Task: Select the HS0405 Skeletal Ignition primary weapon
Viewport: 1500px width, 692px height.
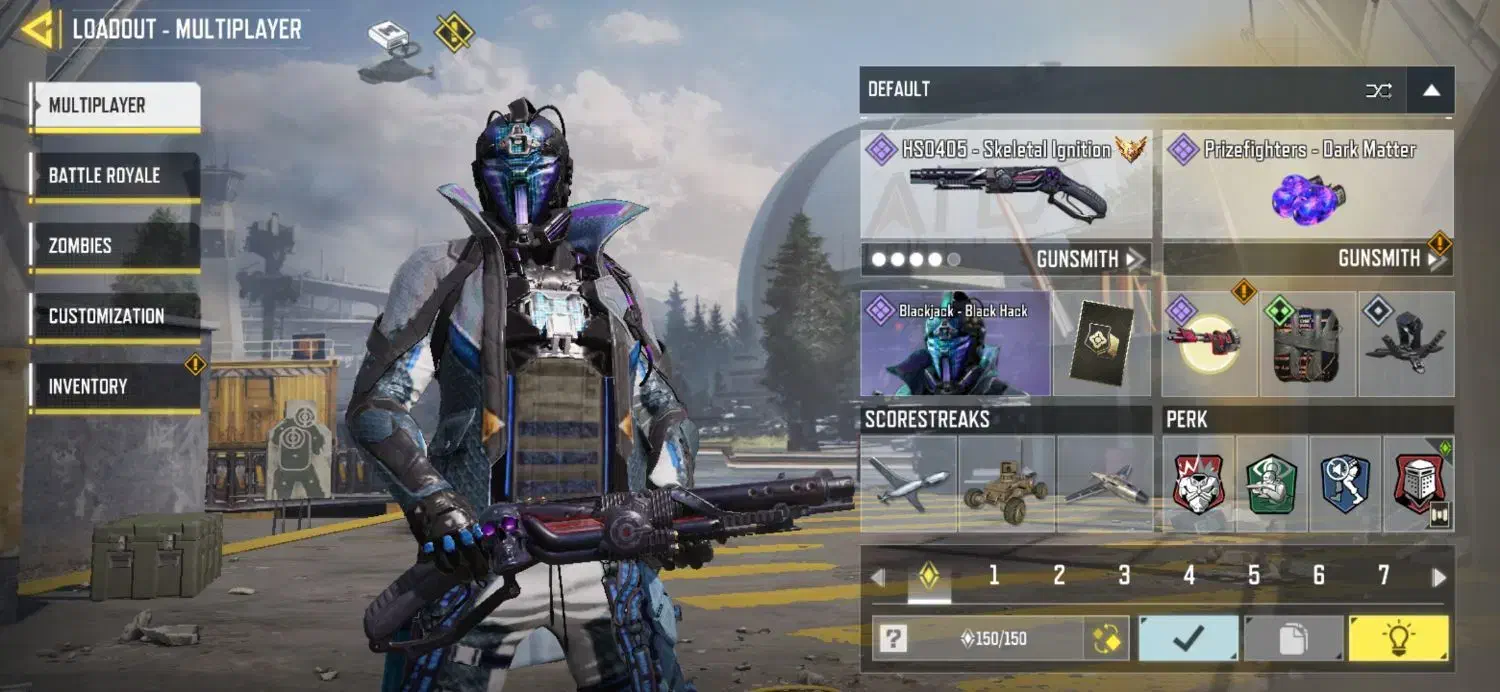Action: tap(1005, 185)
